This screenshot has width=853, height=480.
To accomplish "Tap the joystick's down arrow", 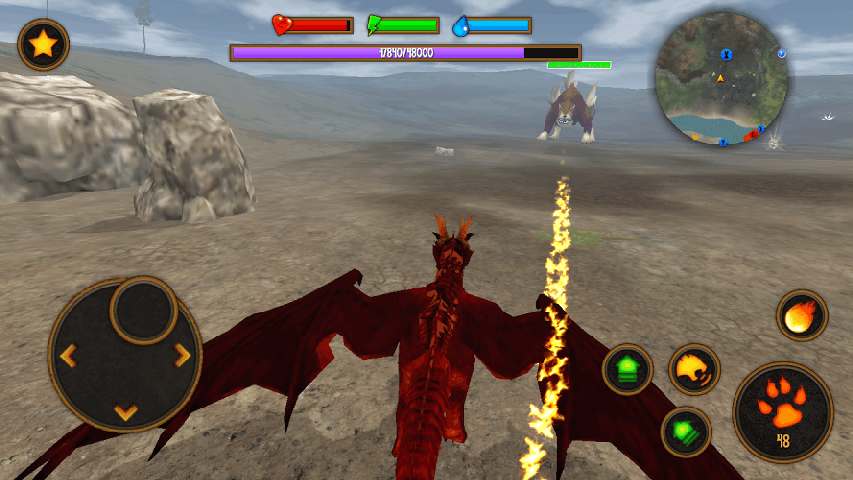I will click(x=125, y=411).
